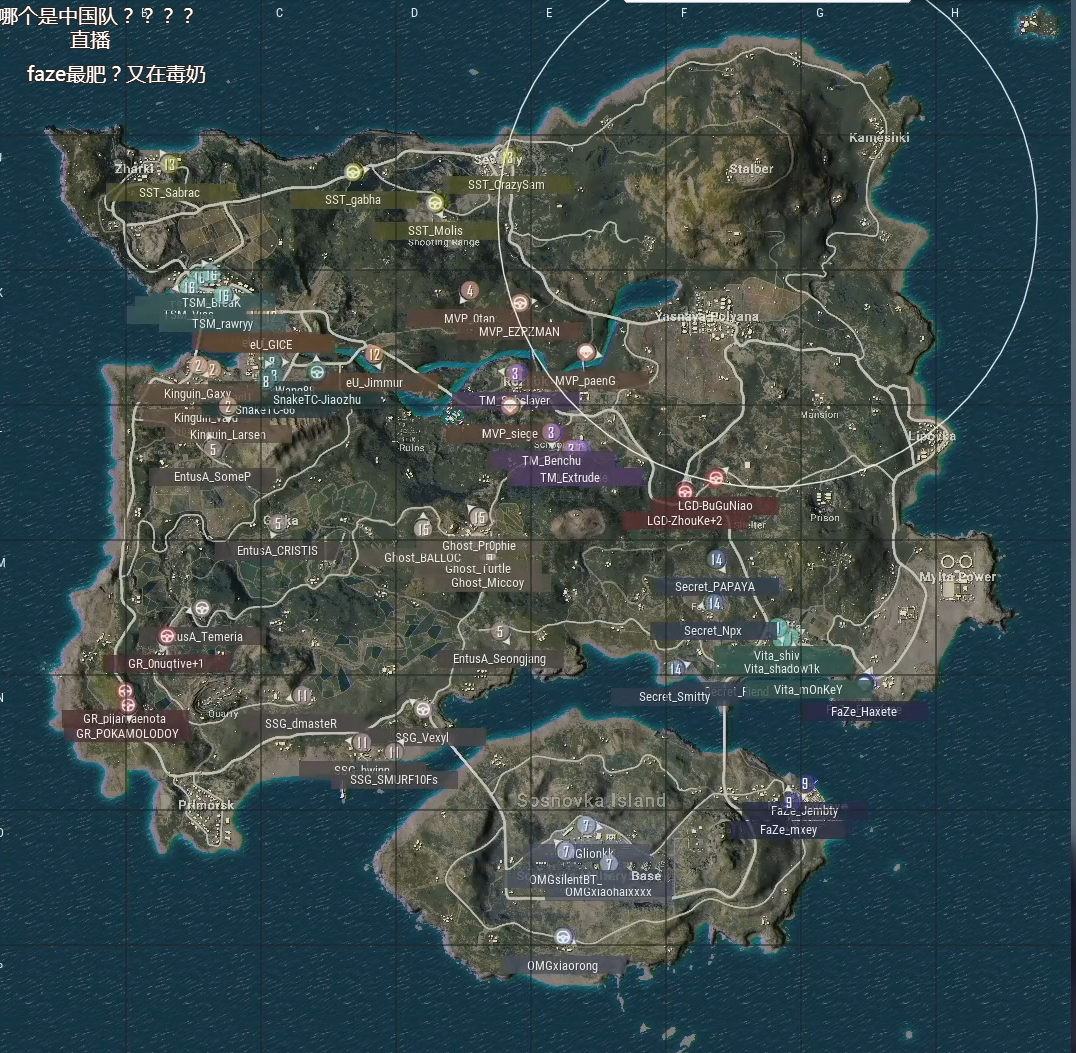Click the GR_POKAMOLODOY player label
Viewport: 1076px width, 1053px height.
point(127,733)
